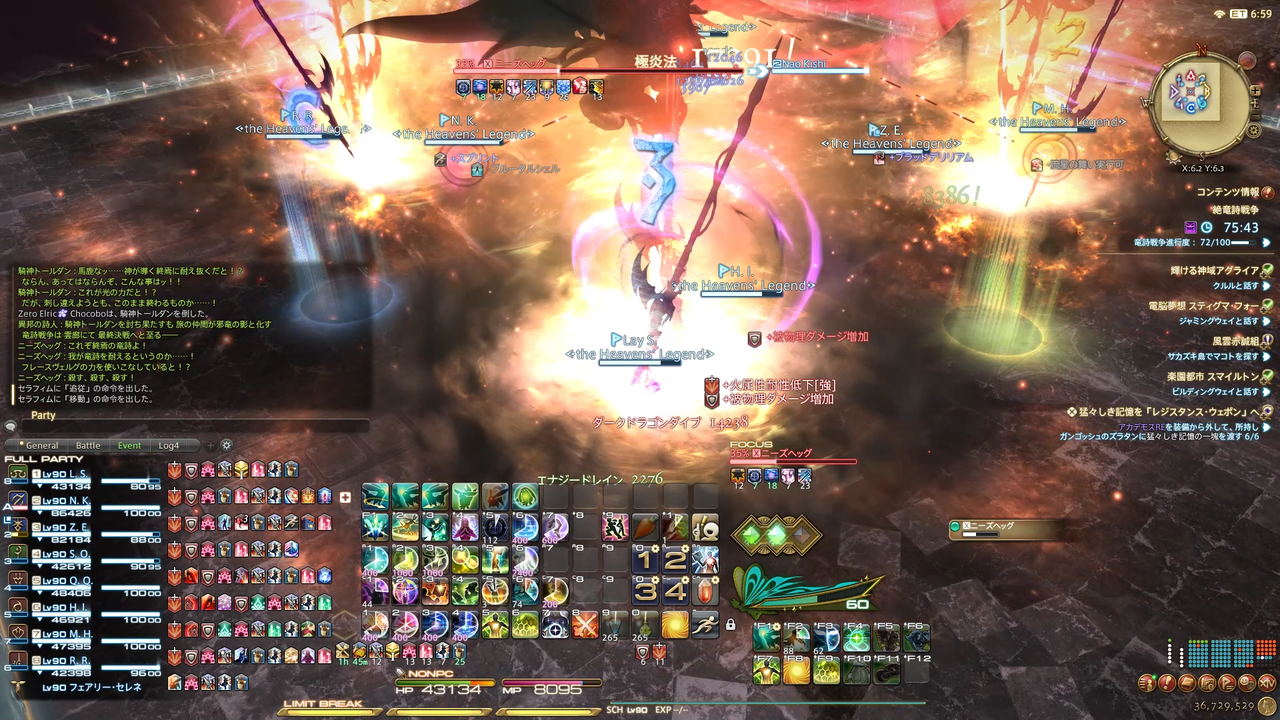Select the Sprint action icon on the hotbar
1280x720 pixels.
click(x=707, y=625)
